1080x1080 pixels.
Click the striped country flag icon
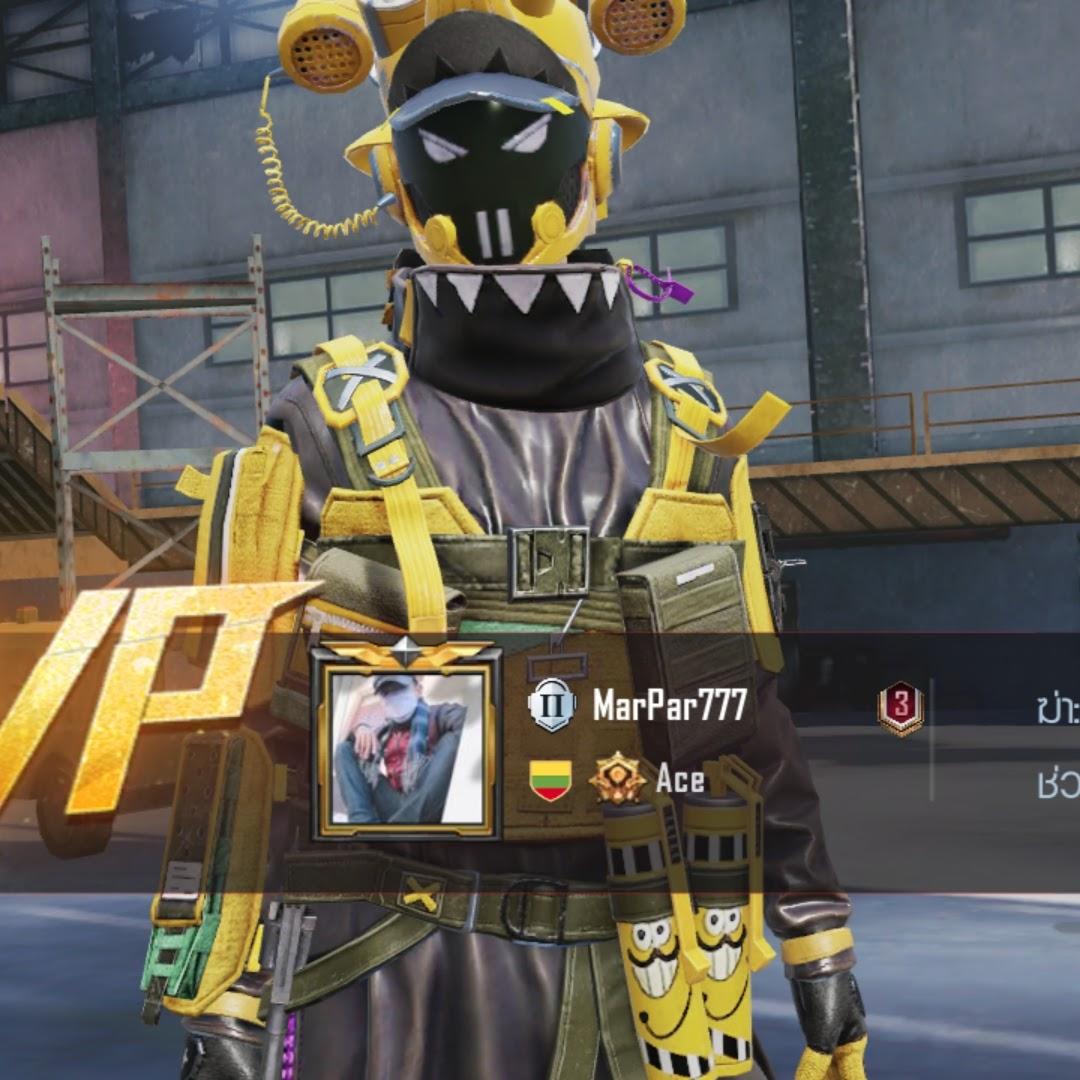550,779
